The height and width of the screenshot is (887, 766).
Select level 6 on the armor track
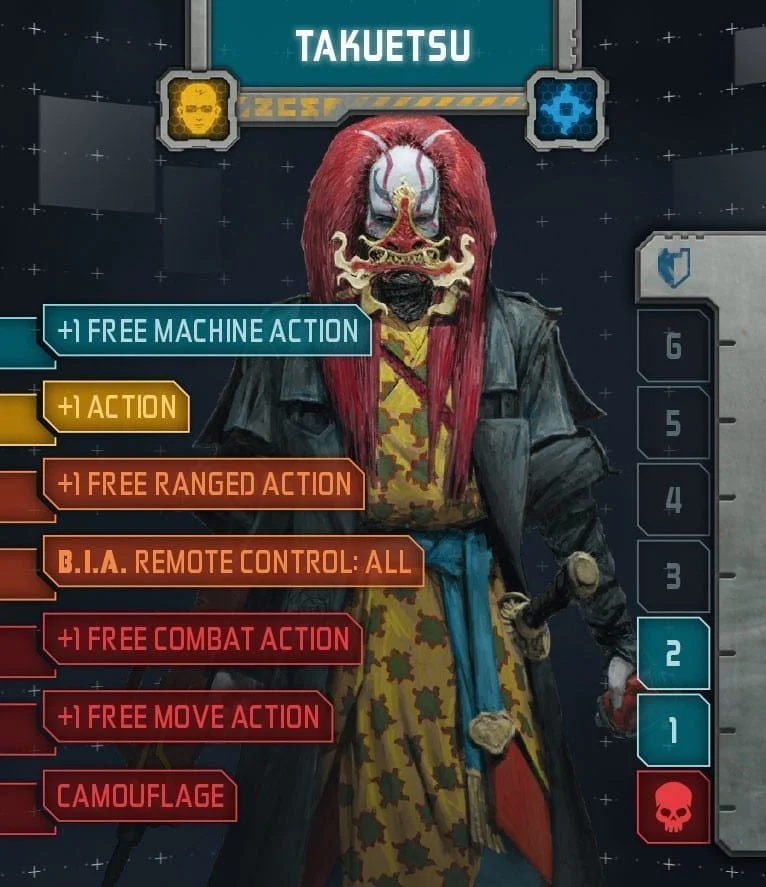pyautogui.click(x=673, y=346)
